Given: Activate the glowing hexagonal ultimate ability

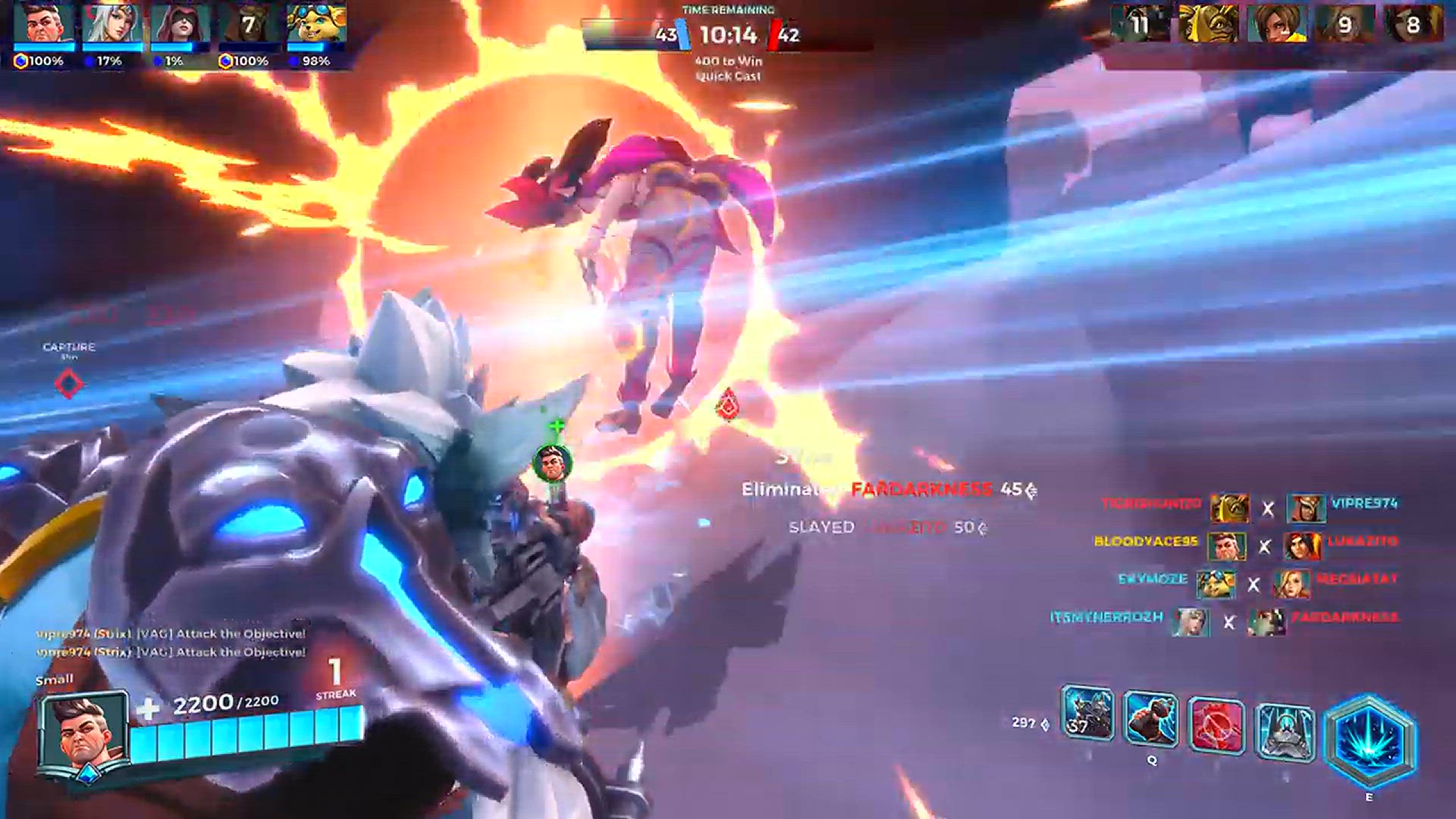Looking at the screenshot, I should [1369, 741].
